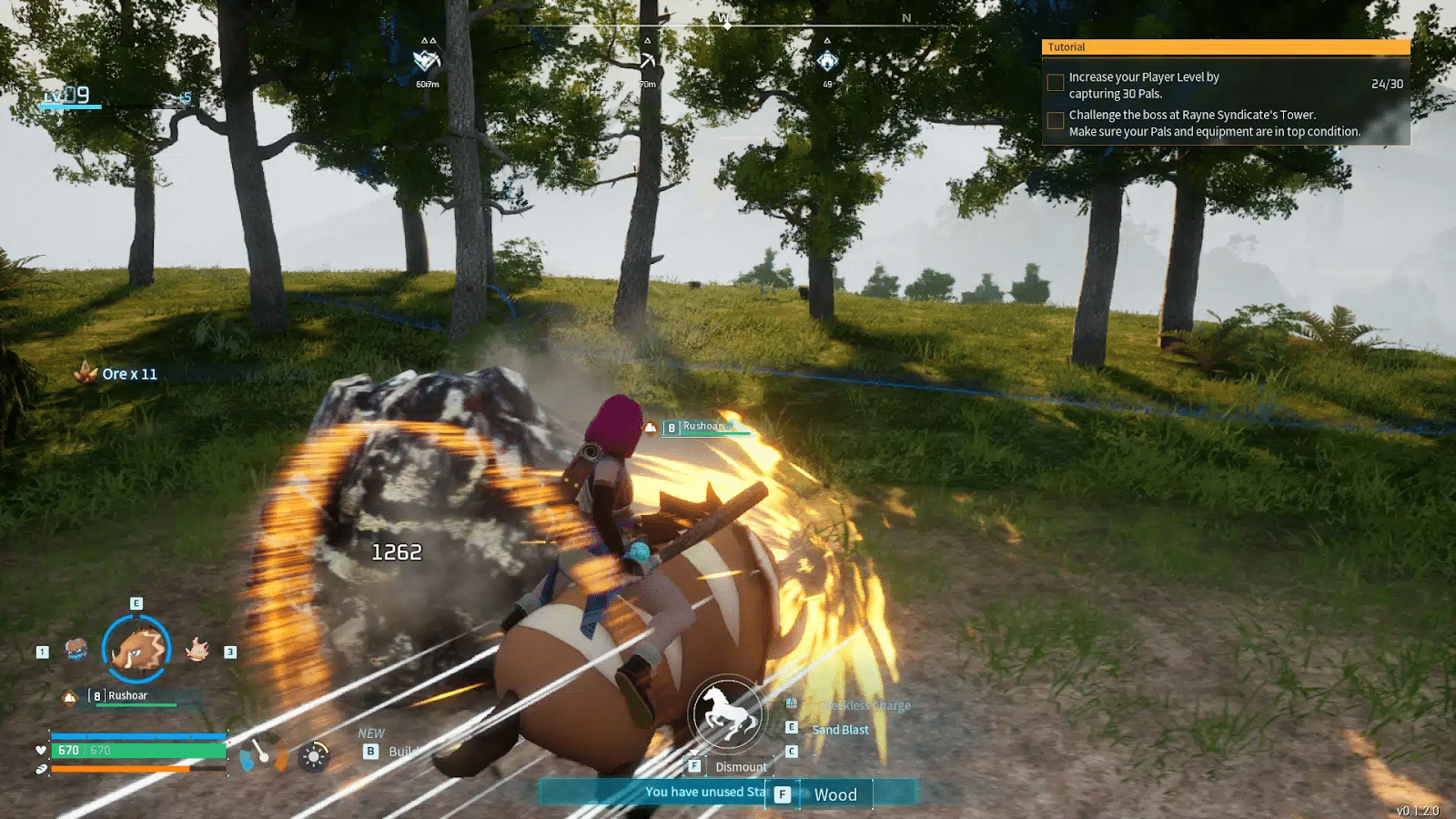The width and height of the screenshot is (1456, 819).
Task: Select the Dismount option
Action: coord(741,767)
